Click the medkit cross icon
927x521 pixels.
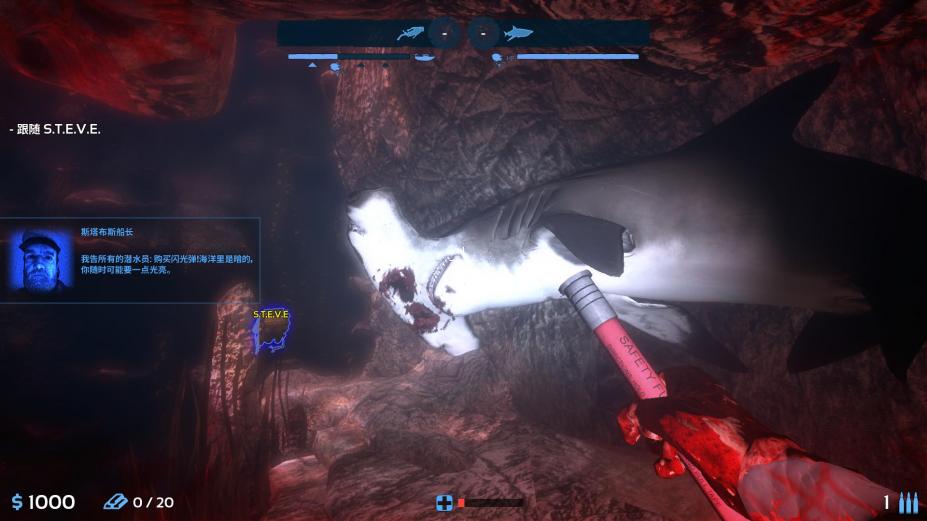coord(444,502)
